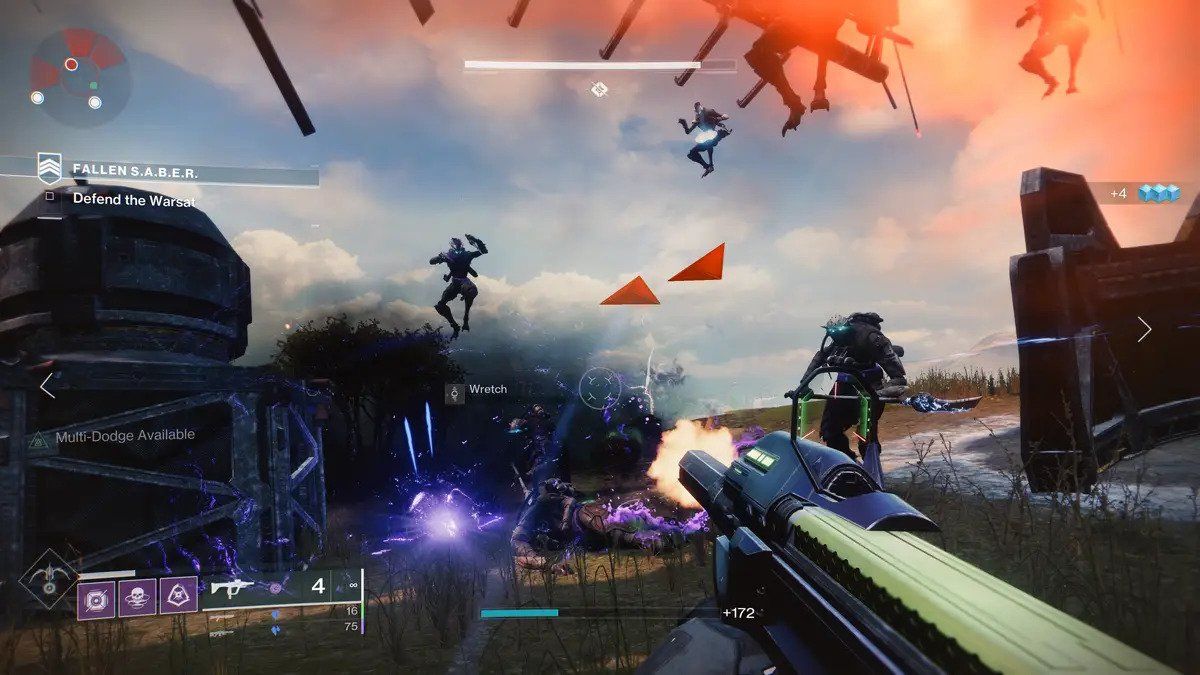Click the +4 blue cube reward icon
The height and width of the screenshot is (675, 1200).
[x=1159, y=193]
